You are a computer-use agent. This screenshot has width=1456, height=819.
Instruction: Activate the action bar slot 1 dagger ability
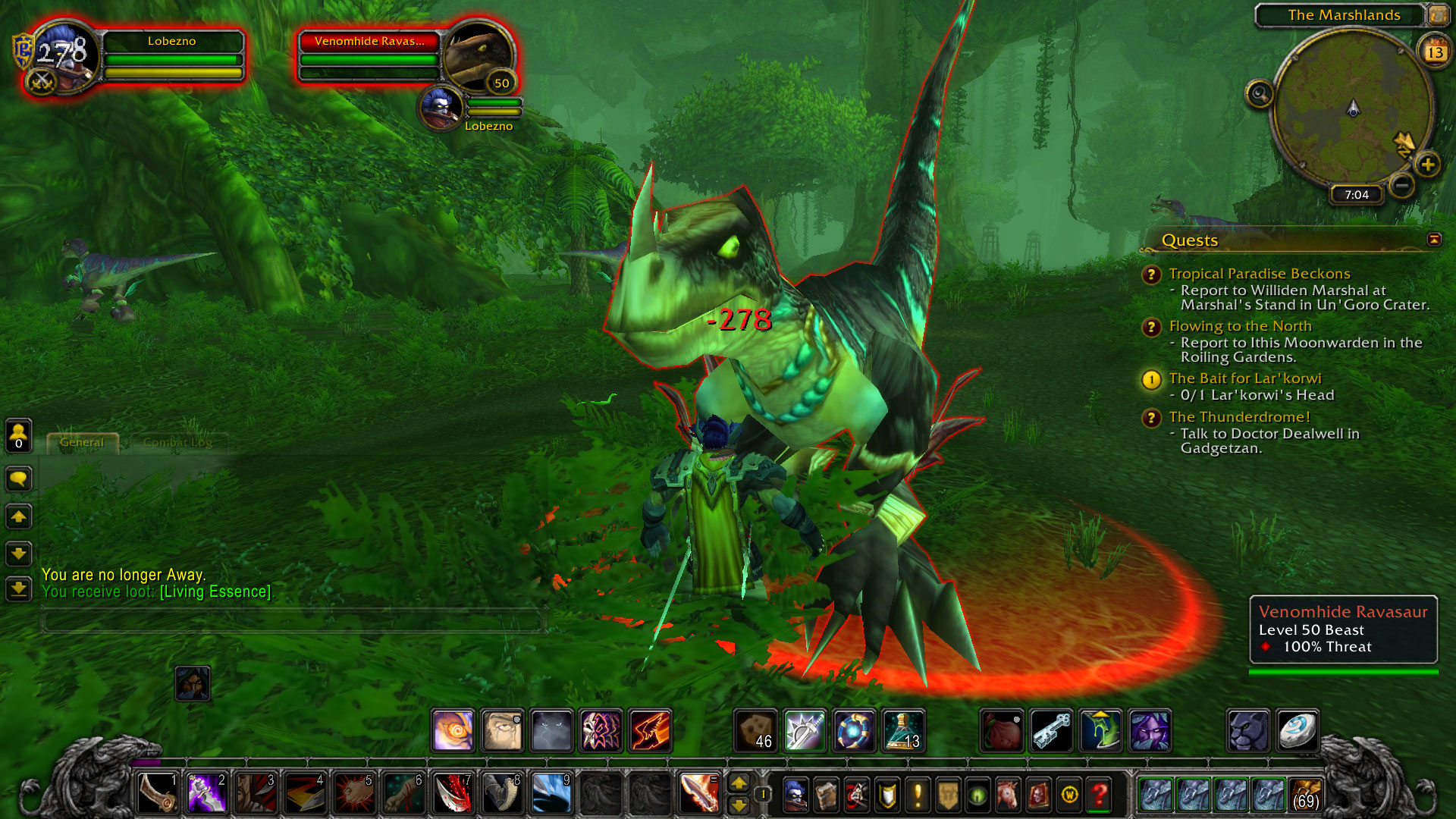158,793
